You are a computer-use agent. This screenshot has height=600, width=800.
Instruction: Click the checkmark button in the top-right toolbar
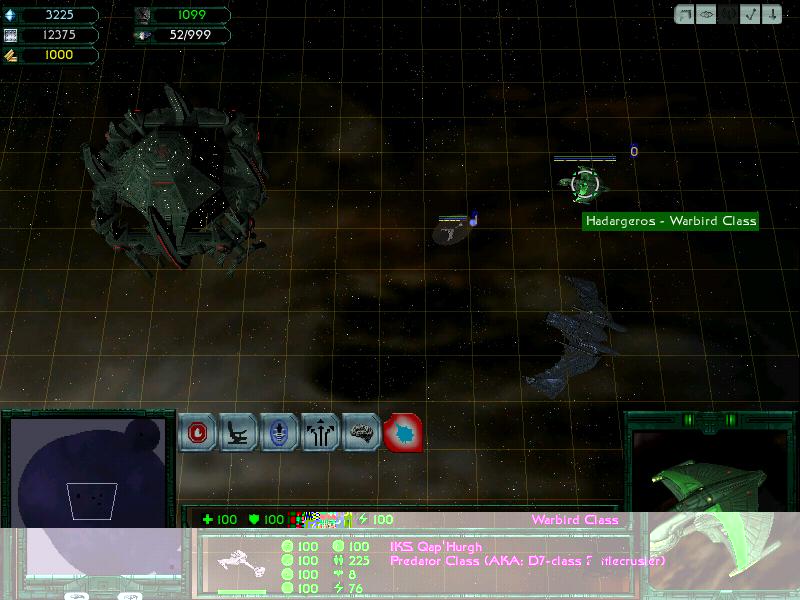[749, 15]
